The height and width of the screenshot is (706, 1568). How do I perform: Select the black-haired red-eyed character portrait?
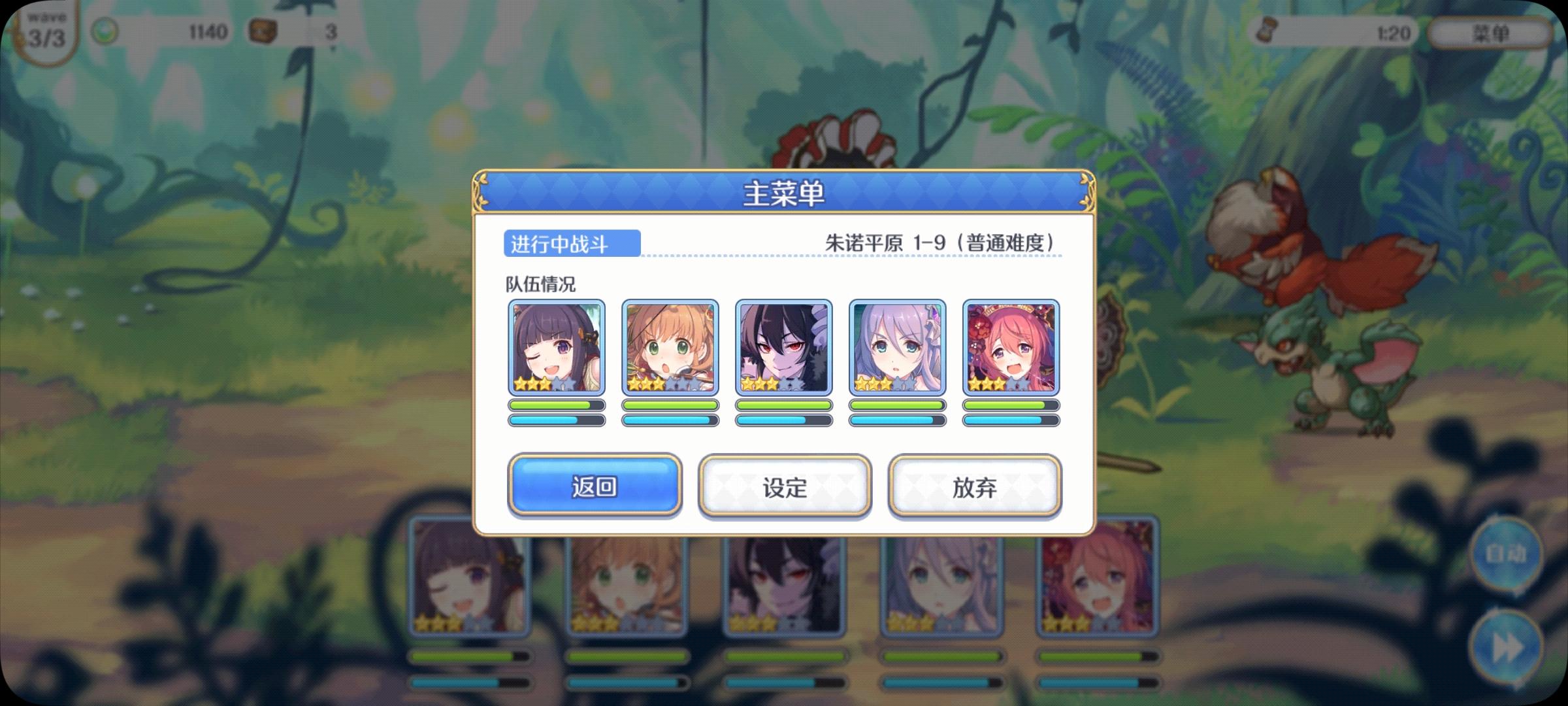tap(783, 348)
